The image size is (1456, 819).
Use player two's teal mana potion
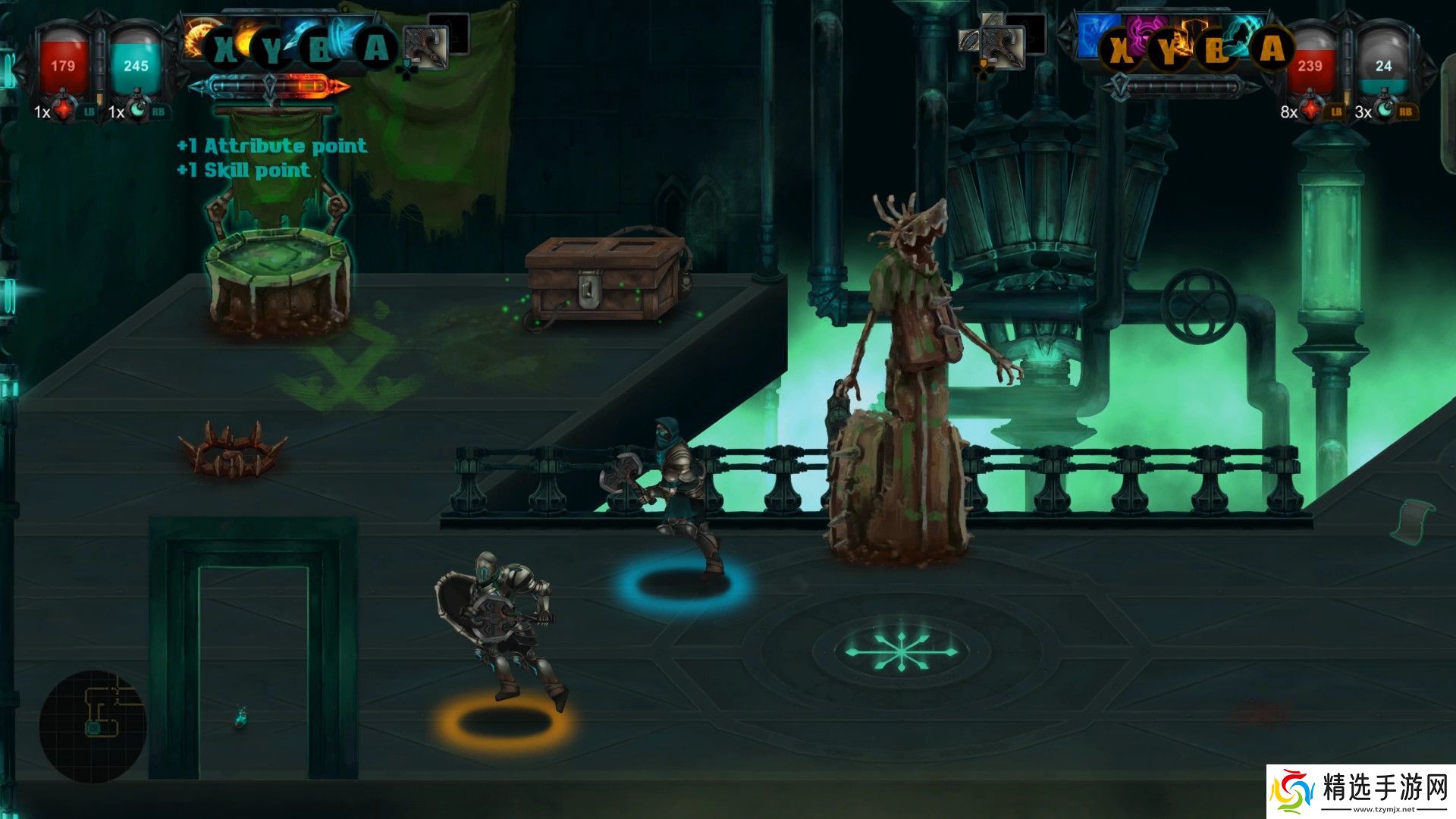1385,111
